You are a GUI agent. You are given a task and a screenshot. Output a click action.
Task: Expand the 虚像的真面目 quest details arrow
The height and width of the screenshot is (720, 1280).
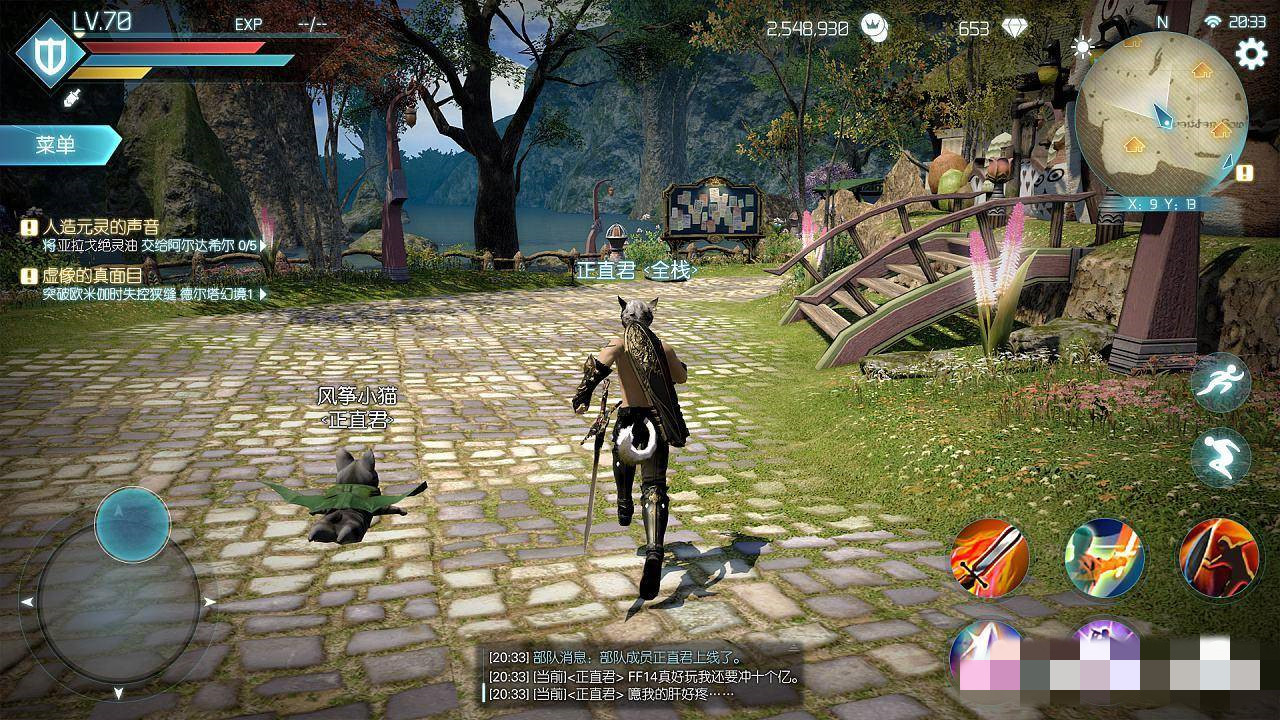pyautogui.click(x=264, y=294)
